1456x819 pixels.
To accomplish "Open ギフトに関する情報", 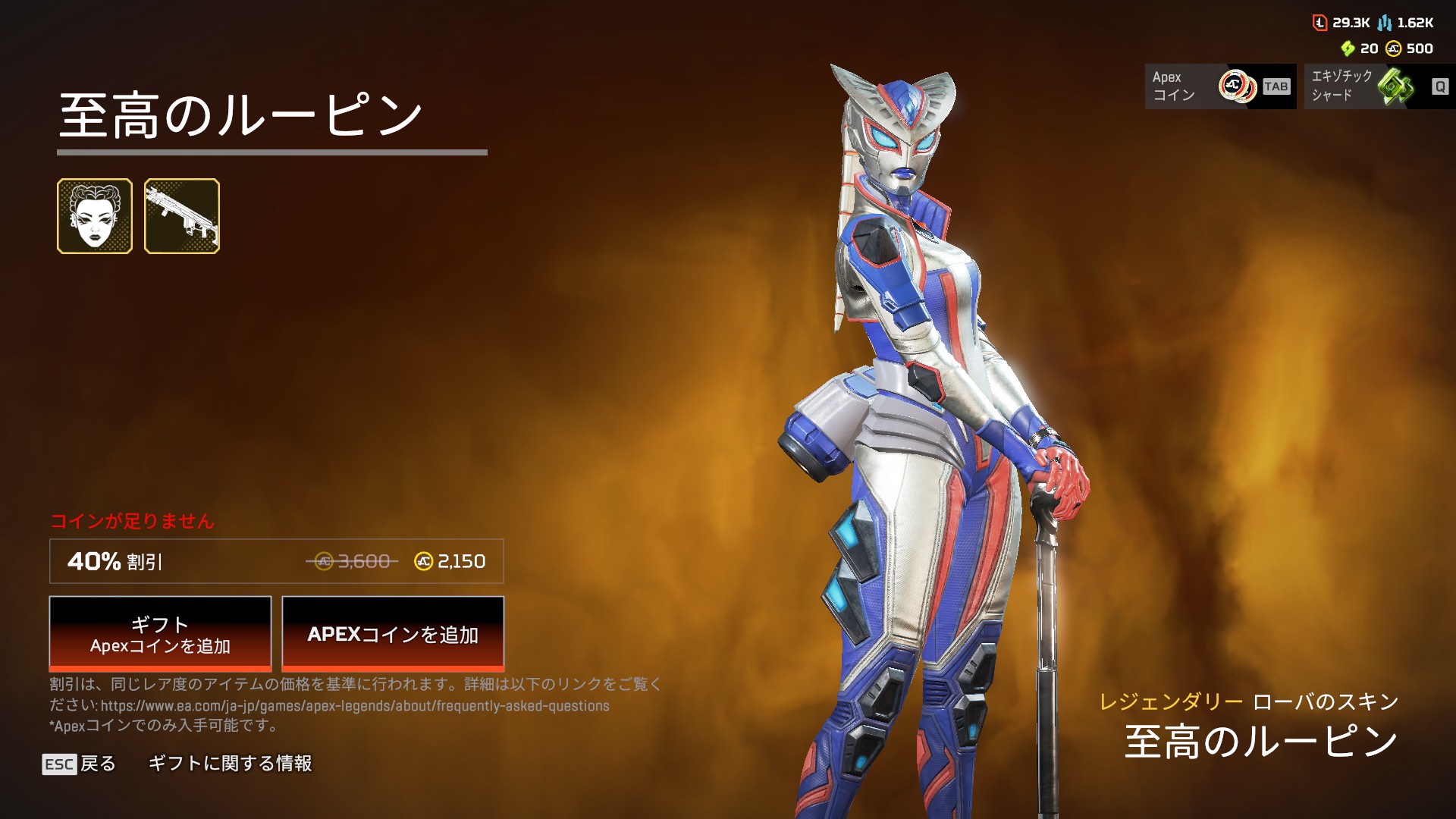I will (230, 764).
